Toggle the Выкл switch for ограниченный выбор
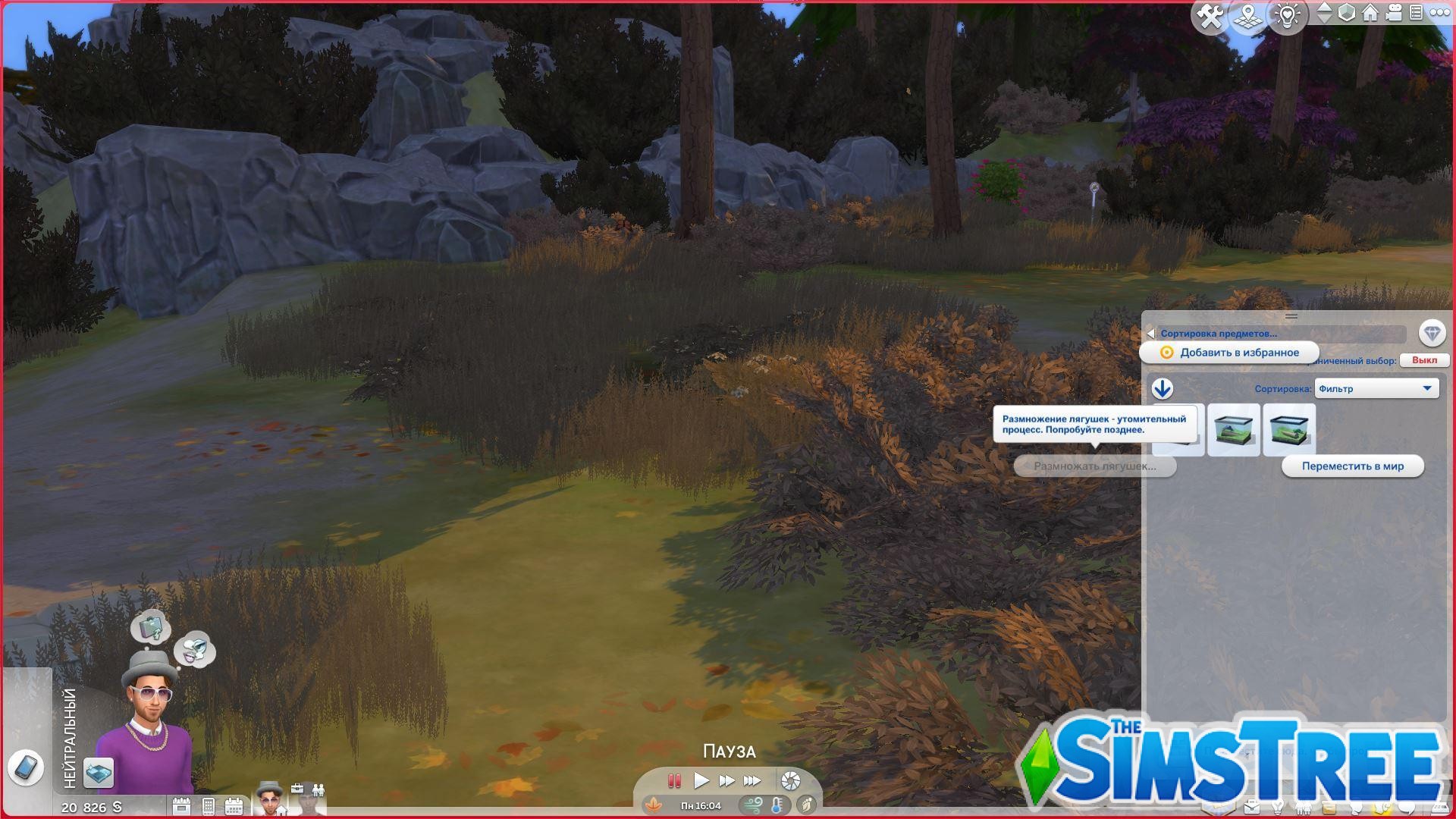 1426,360
